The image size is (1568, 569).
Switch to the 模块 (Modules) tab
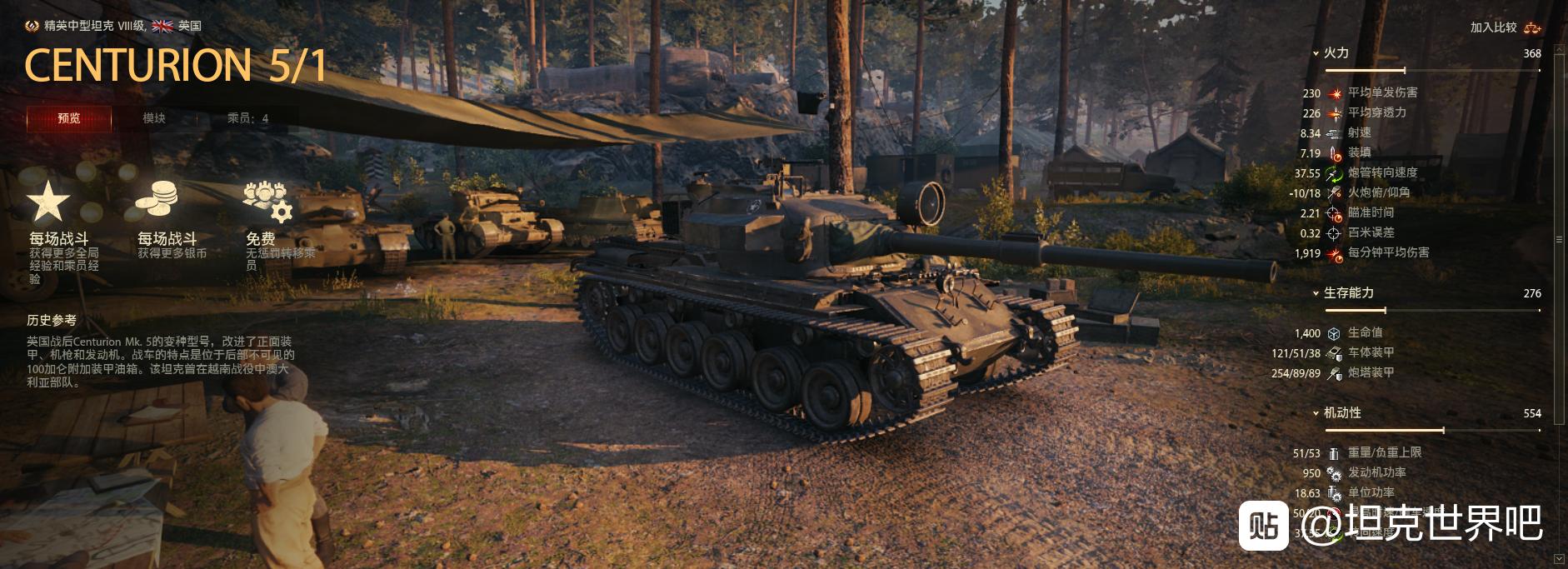pos(154,118)
